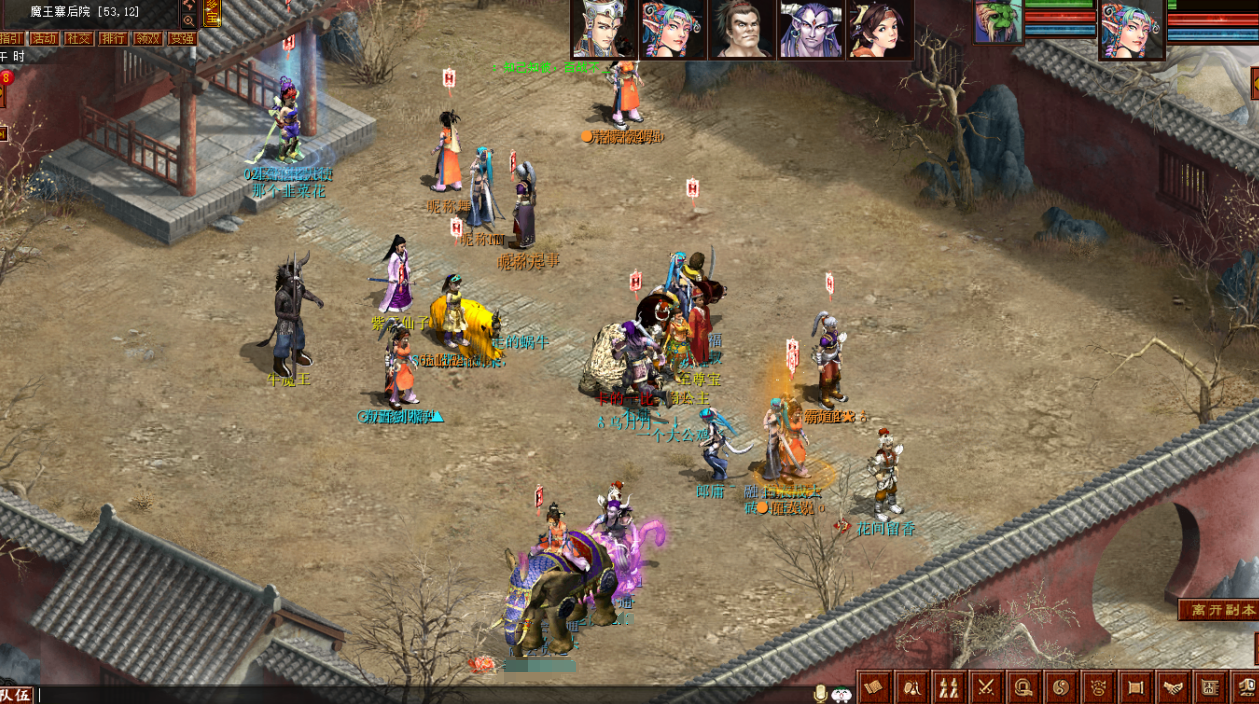The width and height of the screenshot is (1259, 704).
Task: Select the purple-skinned demon team portrait
Action: (x=811, y=30)
